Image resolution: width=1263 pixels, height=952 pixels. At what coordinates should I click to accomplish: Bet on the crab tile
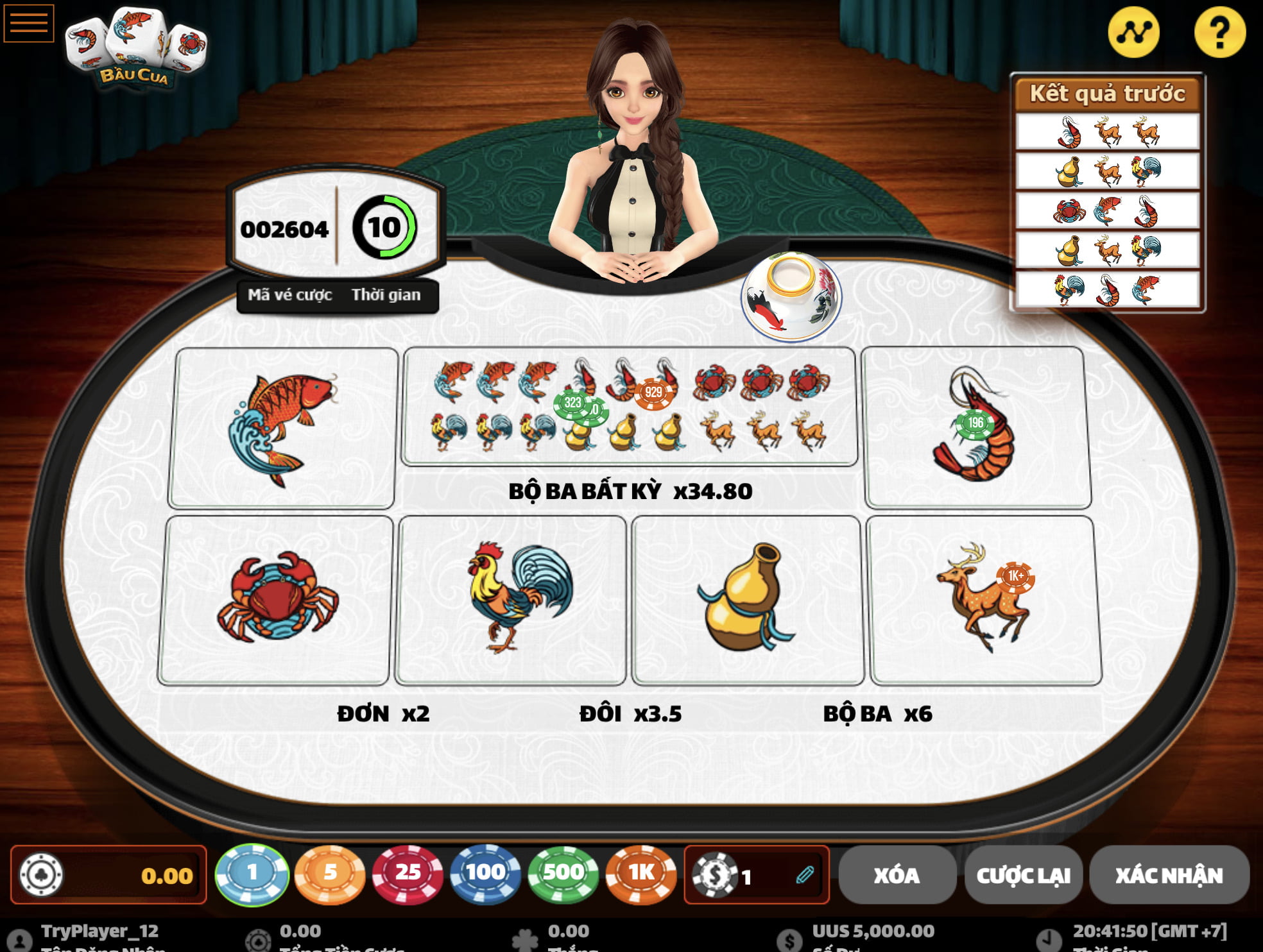pyautogui.click(x=277, y=599)
